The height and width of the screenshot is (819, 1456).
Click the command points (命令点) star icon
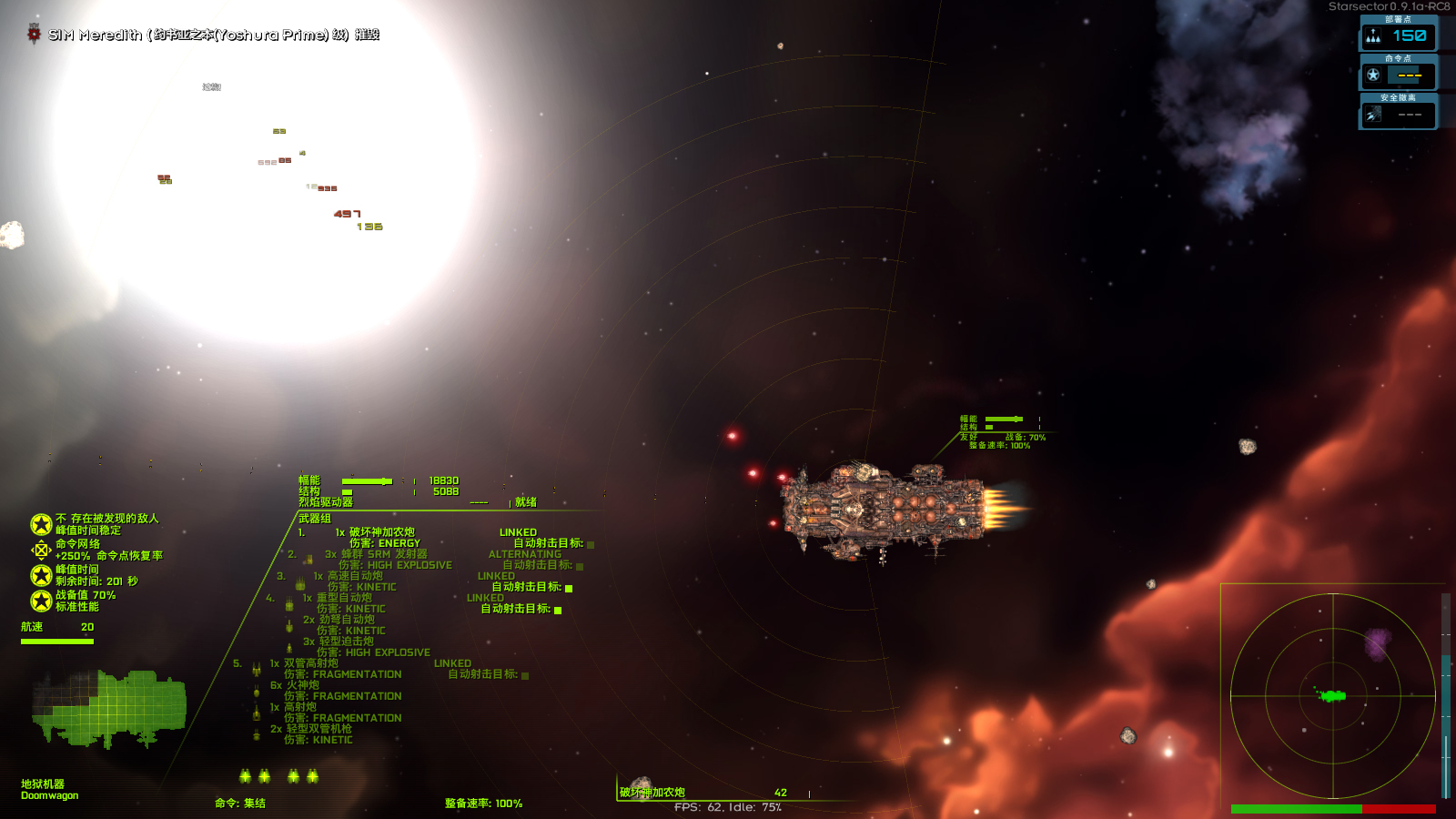point(1373,76)
